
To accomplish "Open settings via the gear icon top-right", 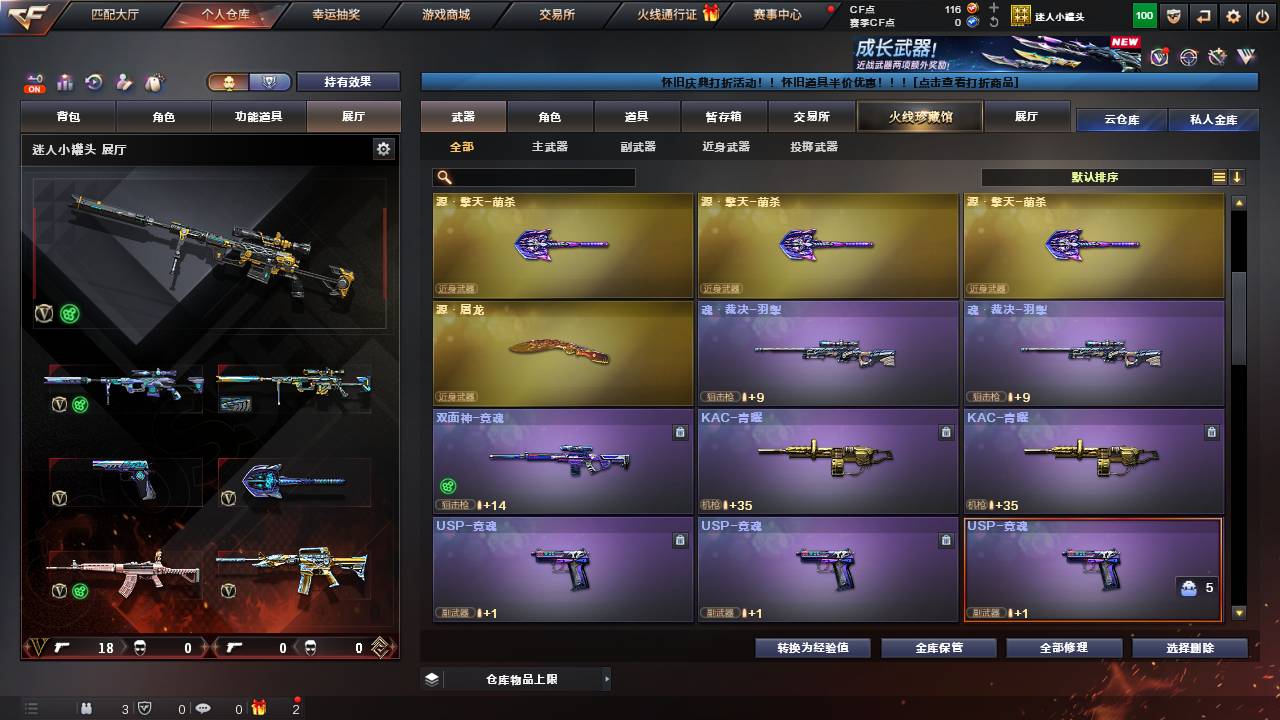I will (1233, 16).
